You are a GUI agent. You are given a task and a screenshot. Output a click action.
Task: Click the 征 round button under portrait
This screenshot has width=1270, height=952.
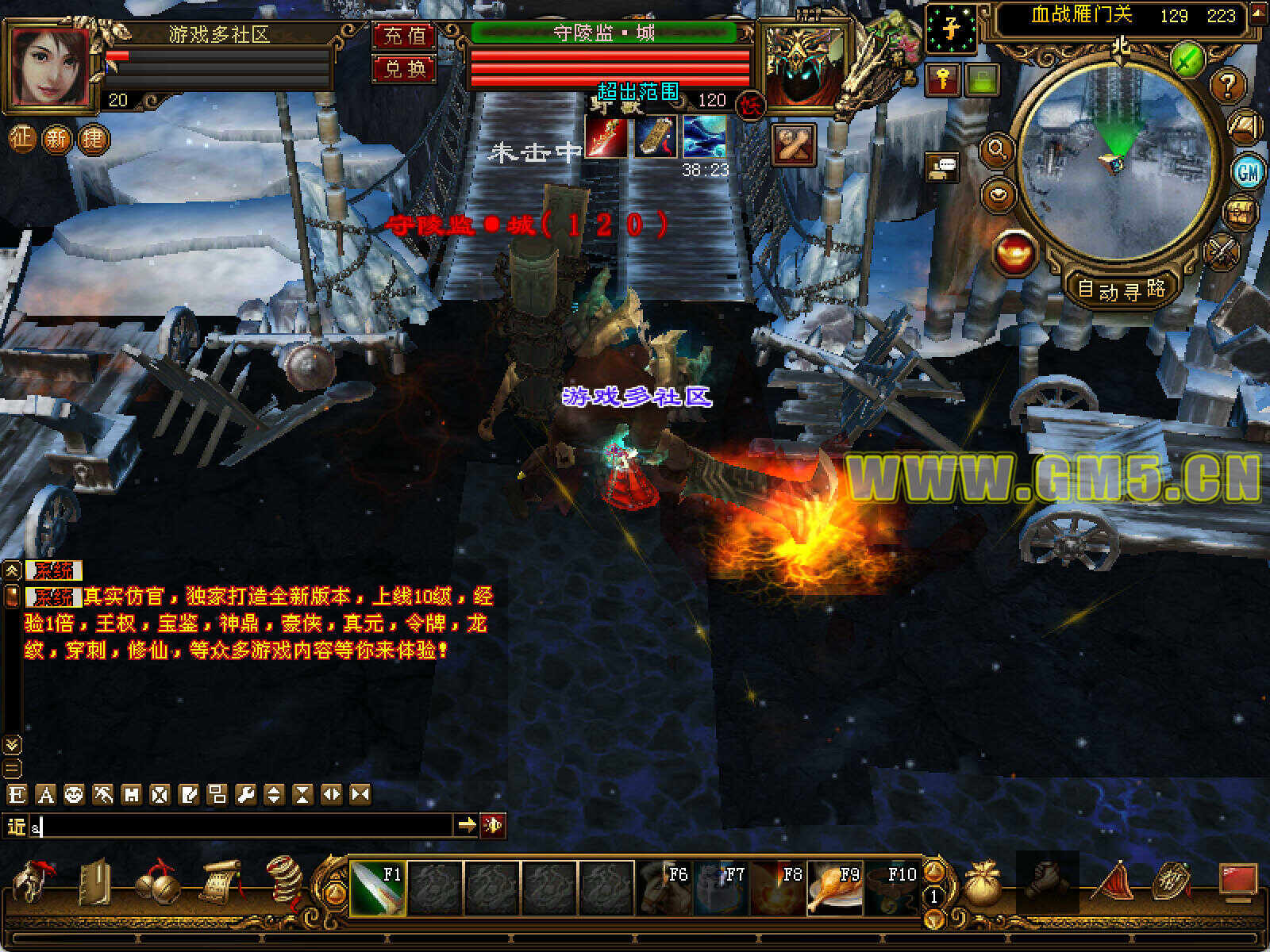pyautogui.click(x=21, y=140)
